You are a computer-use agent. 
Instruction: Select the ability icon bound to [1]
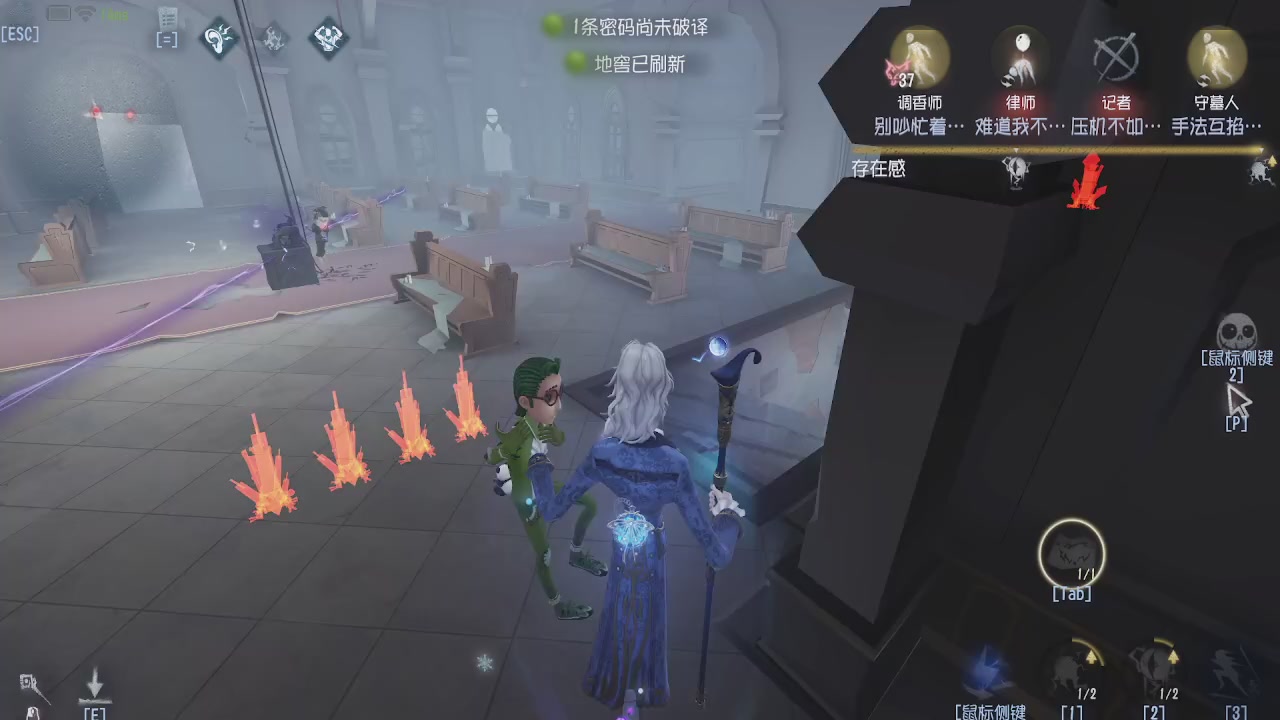coord(1073,668)
